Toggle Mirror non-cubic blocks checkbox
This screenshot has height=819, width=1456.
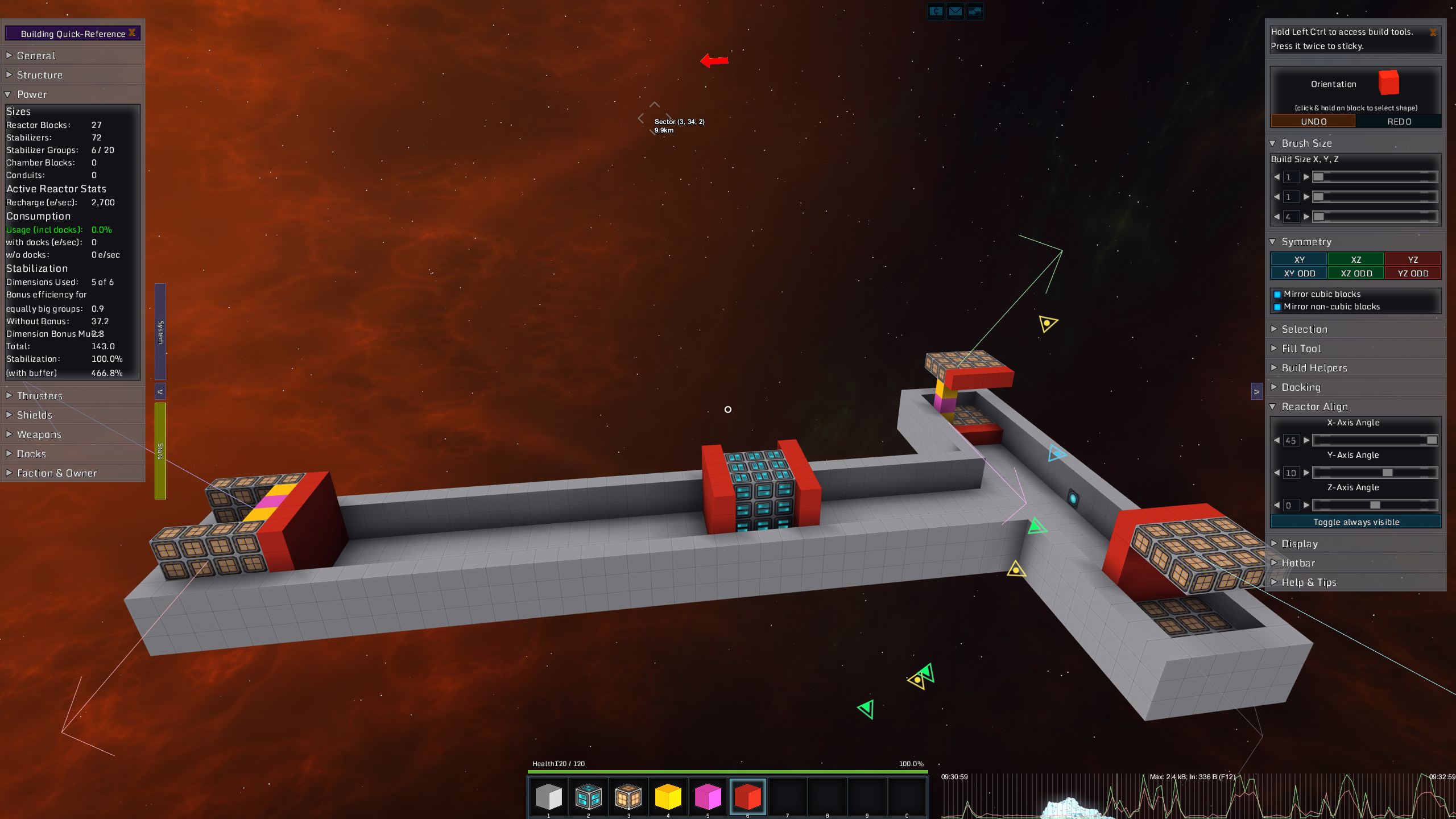pyautogui.click(x=1277, y=307)
